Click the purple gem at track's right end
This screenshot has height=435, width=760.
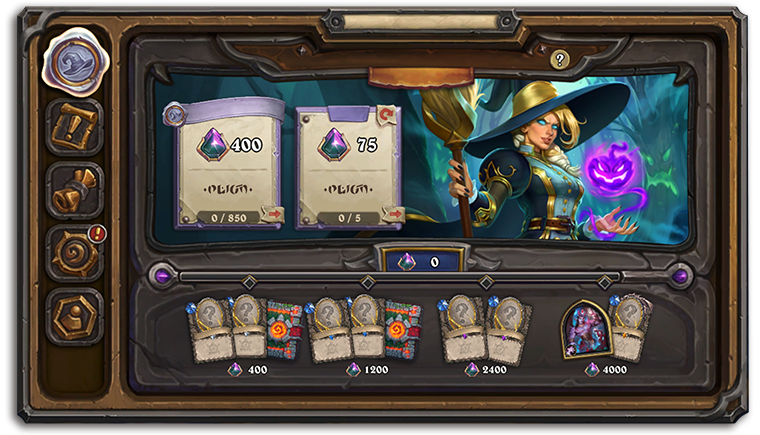[681, 275]
